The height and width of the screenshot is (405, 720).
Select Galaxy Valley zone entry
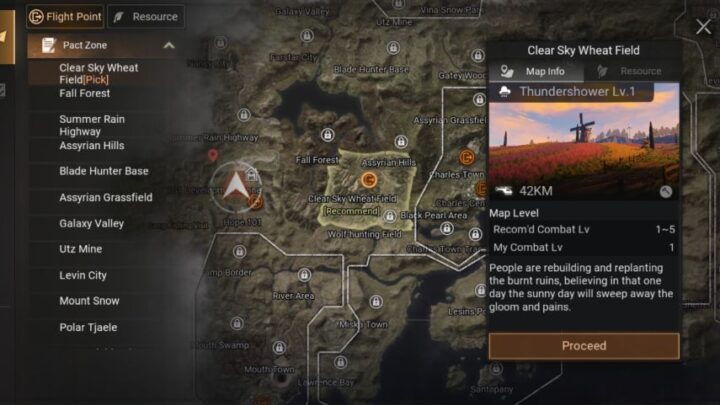click(91, 223)
